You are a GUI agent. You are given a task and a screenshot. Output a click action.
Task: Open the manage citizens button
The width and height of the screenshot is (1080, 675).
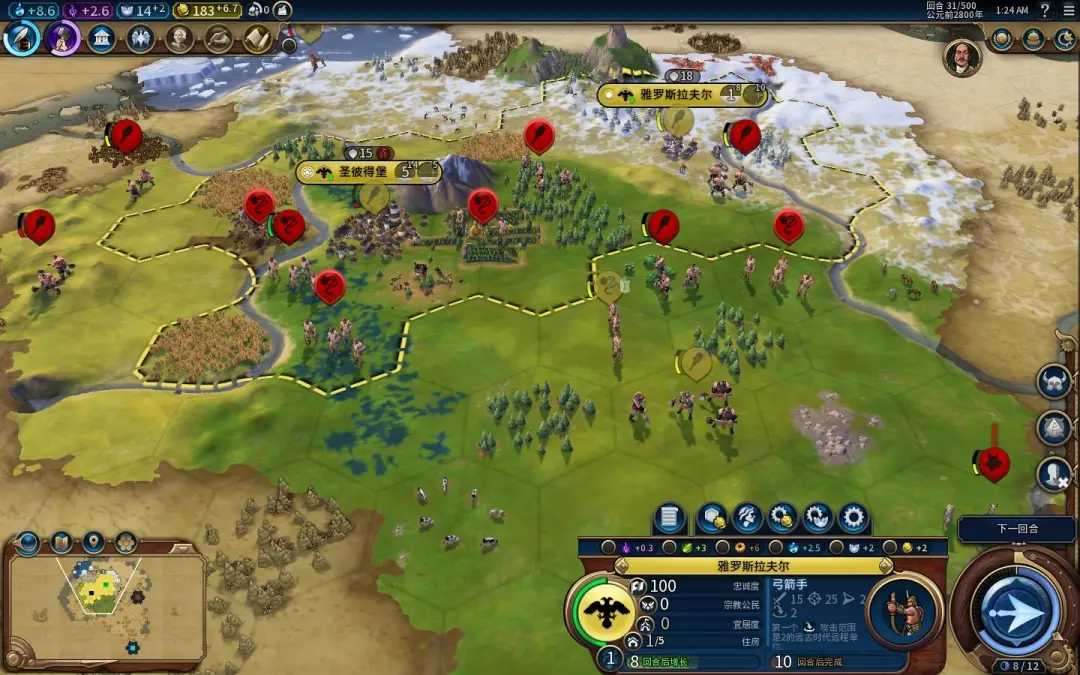click(747, 518)
